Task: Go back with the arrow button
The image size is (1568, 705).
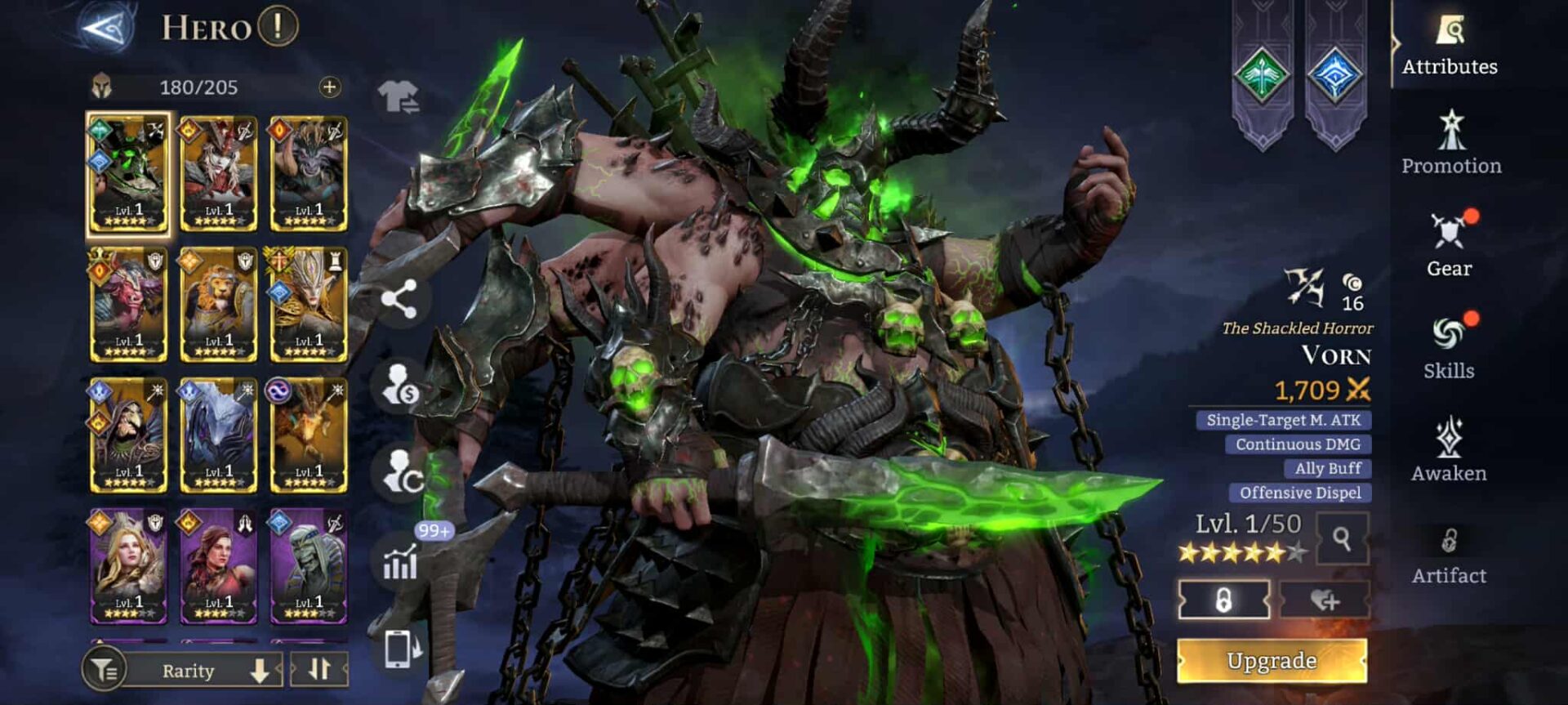Action: tap(107, 28)
